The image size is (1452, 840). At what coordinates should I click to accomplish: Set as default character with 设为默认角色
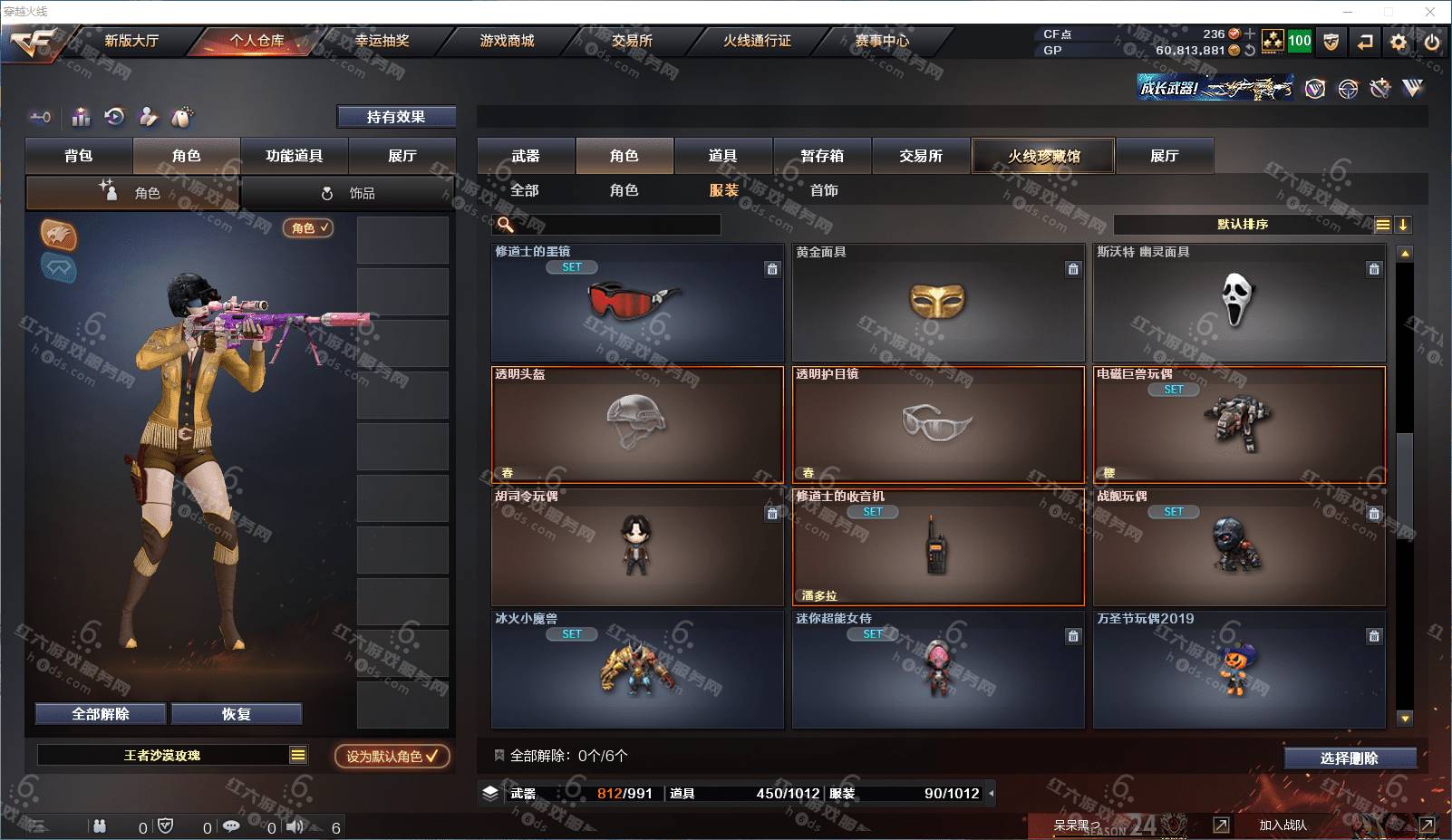coord(392,756)
